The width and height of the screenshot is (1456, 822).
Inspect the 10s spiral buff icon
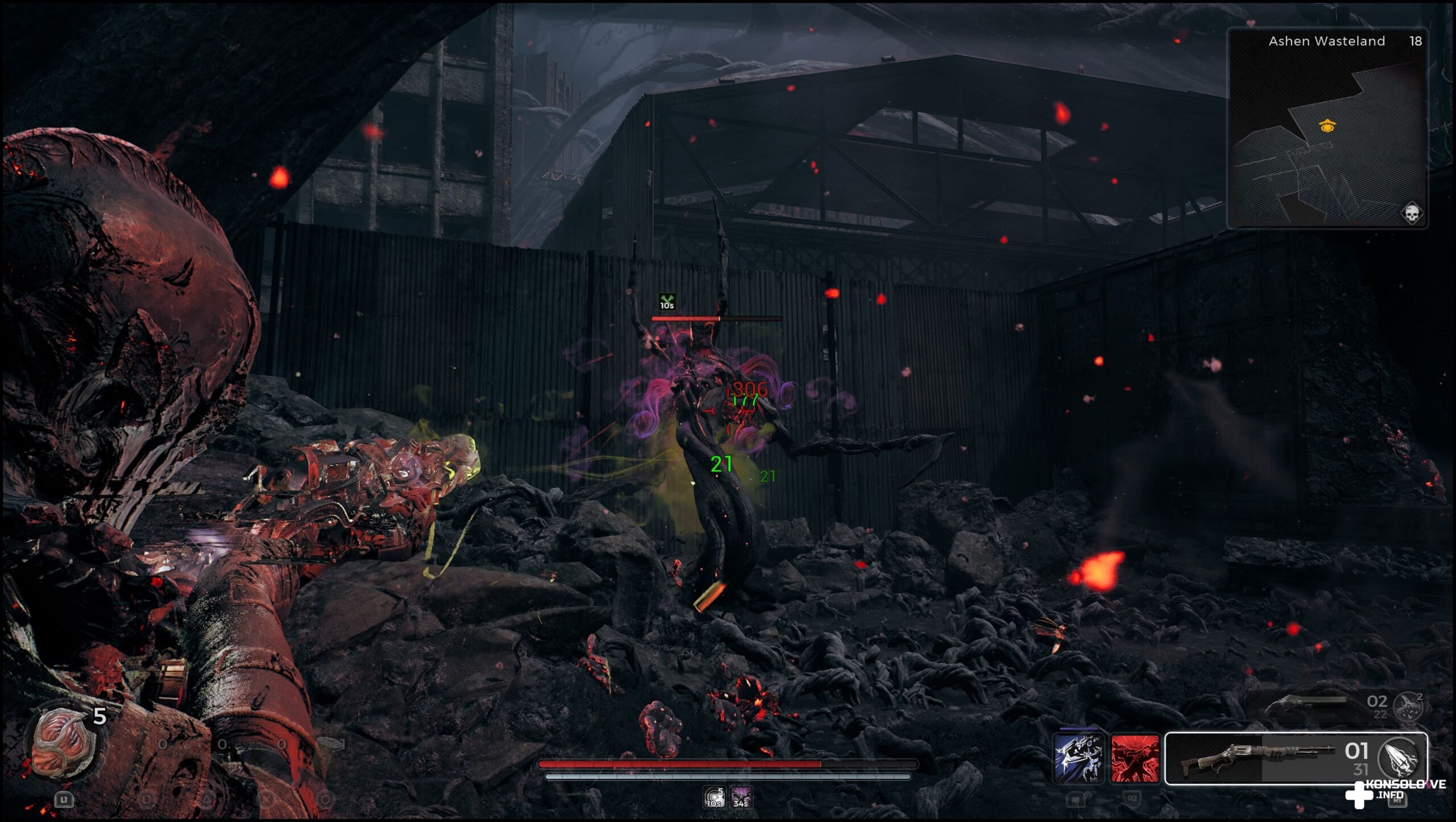pos(714,797)
